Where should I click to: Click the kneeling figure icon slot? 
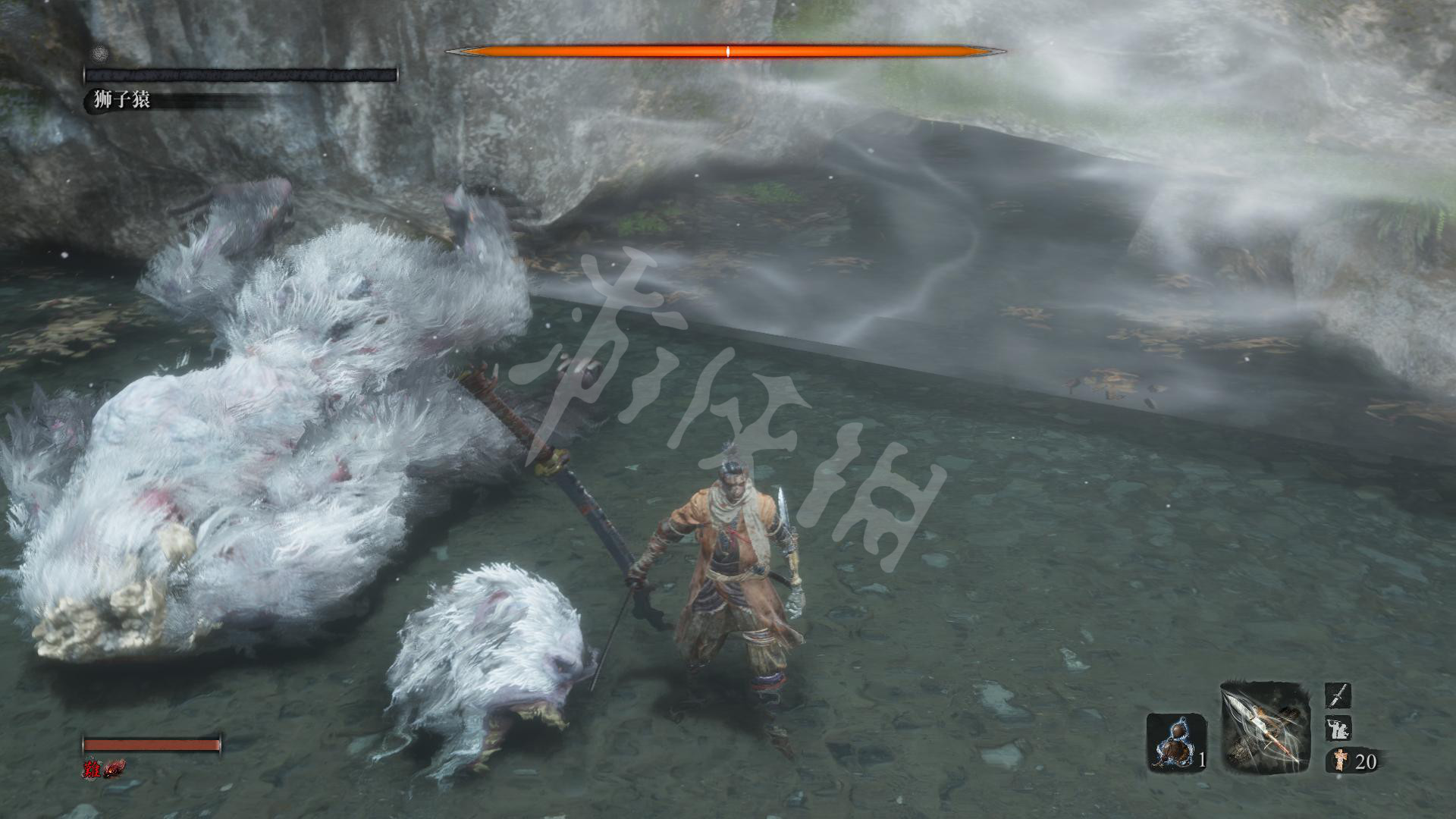1338,729
